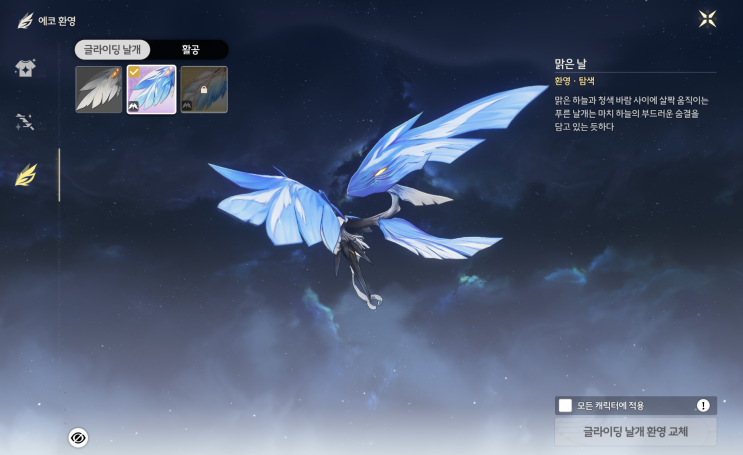Toggle the 모든 캐릭터에 적용 checkbox
This screenshot has width=743, height=455.
pyautogui.click(x=566, y=405)
